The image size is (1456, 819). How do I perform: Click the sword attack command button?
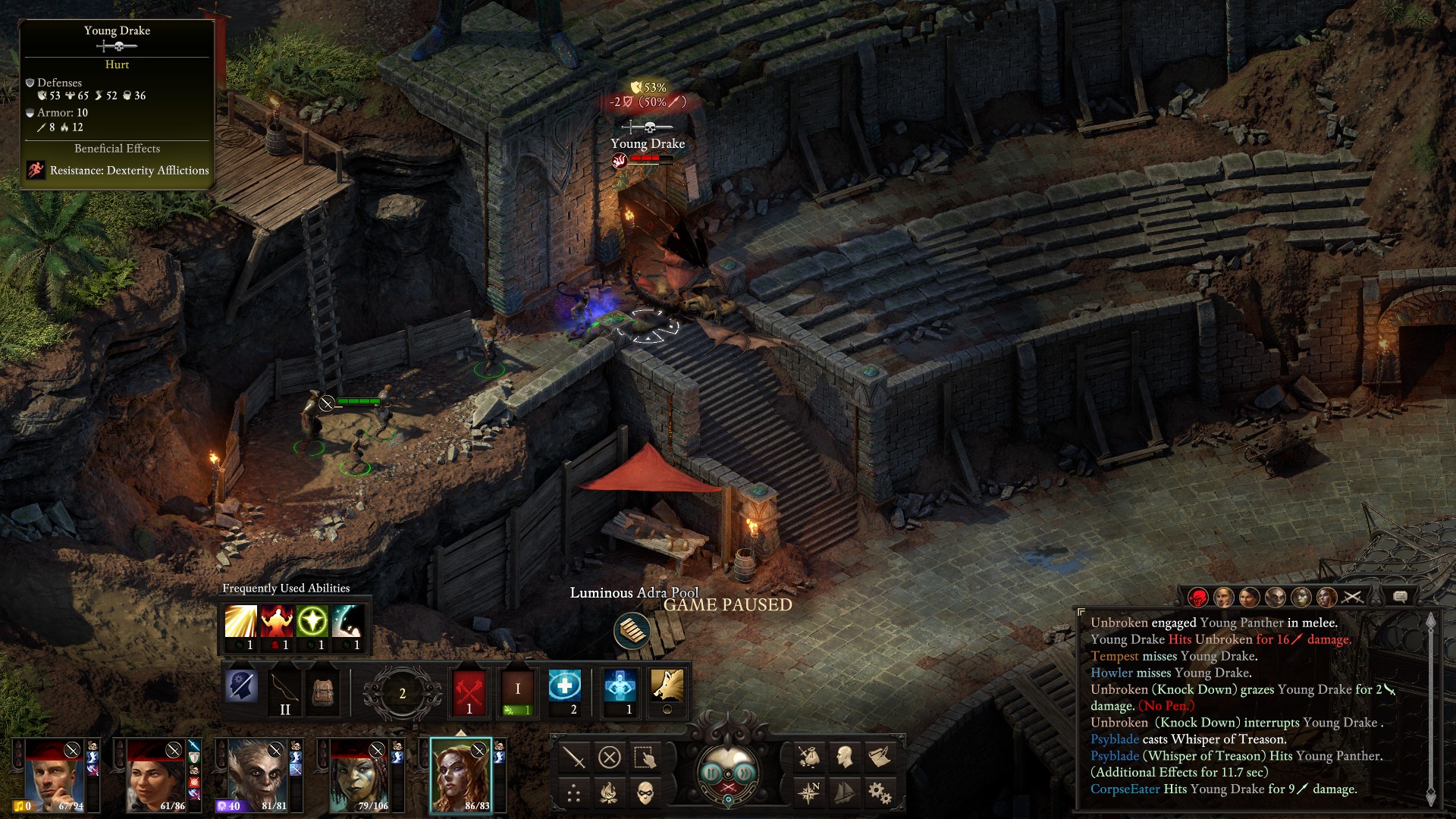(574, 757)
